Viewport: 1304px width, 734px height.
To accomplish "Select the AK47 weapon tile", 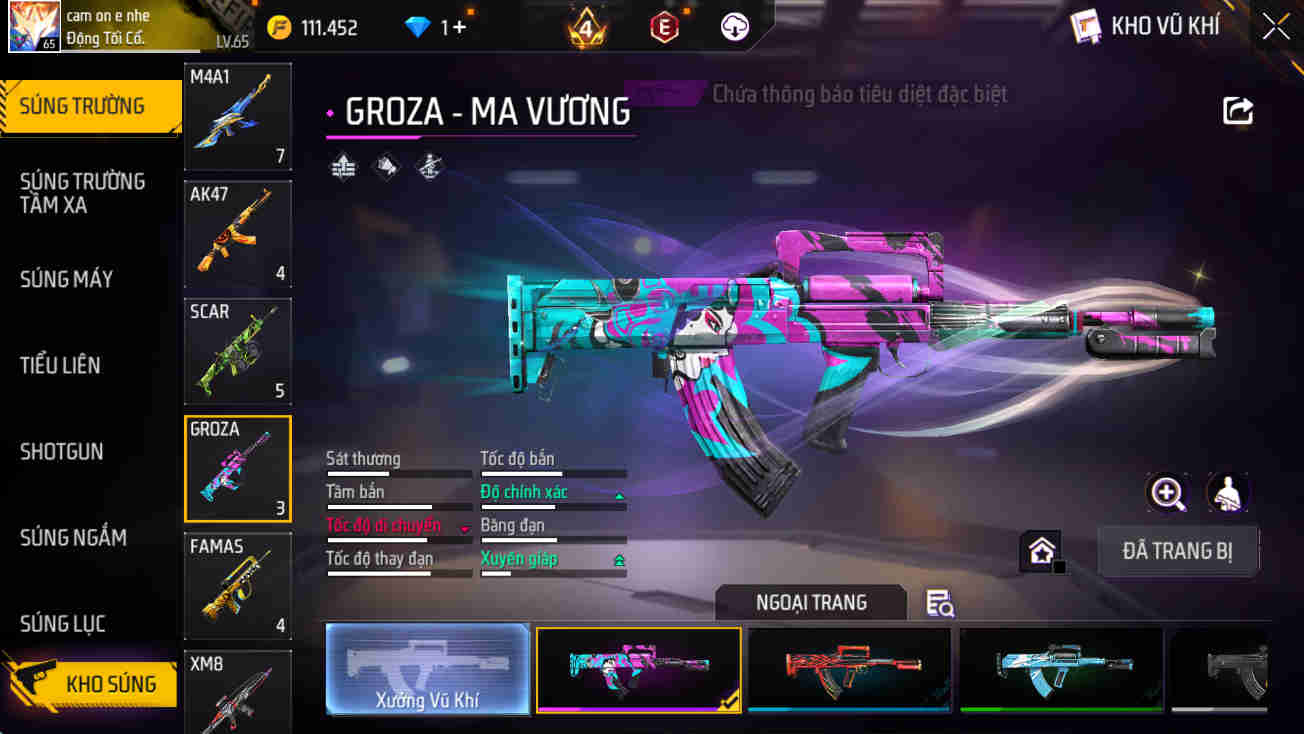I will 238,234.
